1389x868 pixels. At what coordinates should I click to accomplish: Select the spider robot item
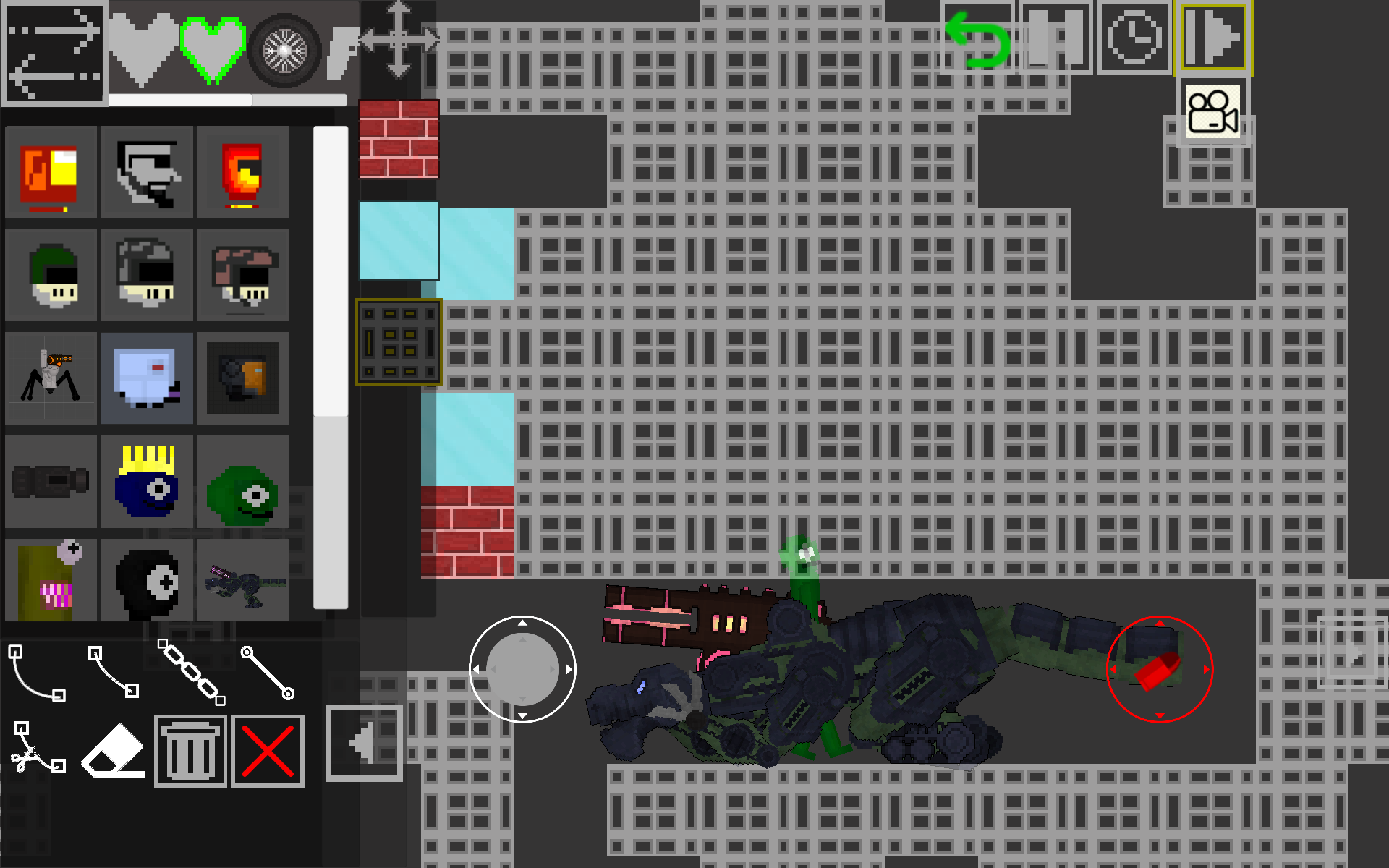[51, 378]
